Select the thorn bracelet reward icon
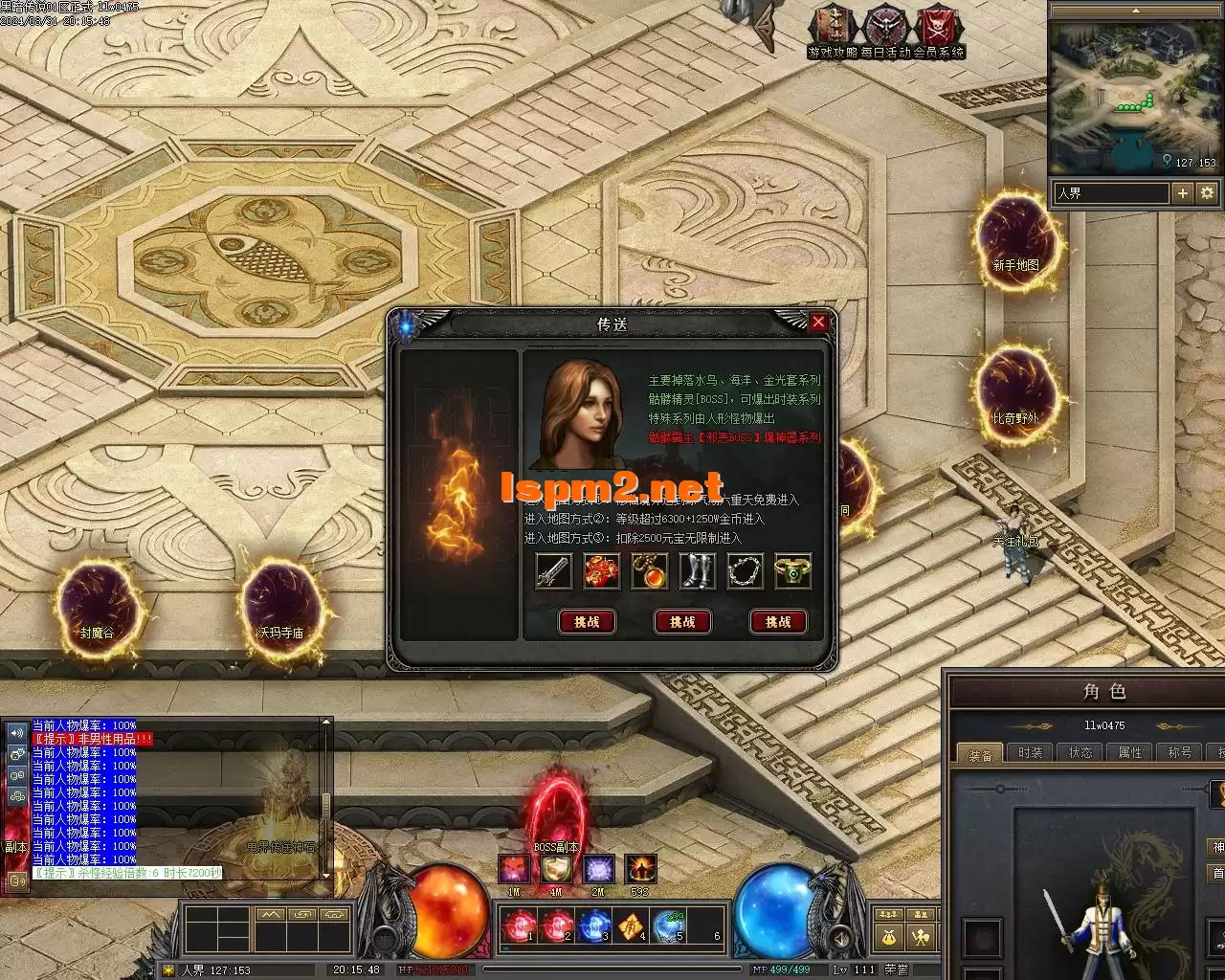The image size is (1225, 980). pyautogui.click(x=745, y=571)
